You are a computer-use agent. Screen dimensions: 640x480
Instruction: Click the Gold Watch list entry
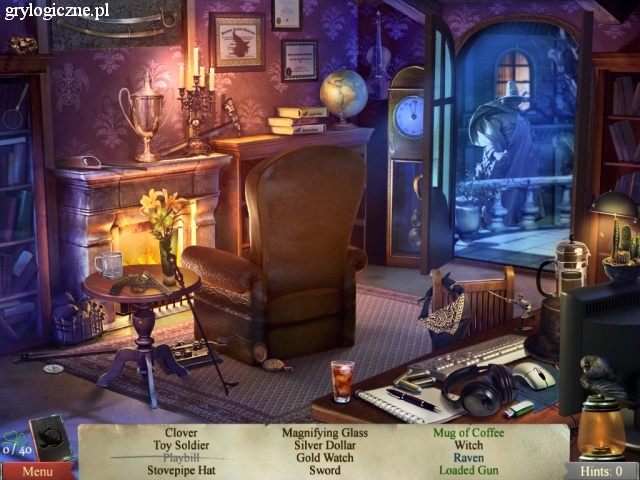click(324, 457)
